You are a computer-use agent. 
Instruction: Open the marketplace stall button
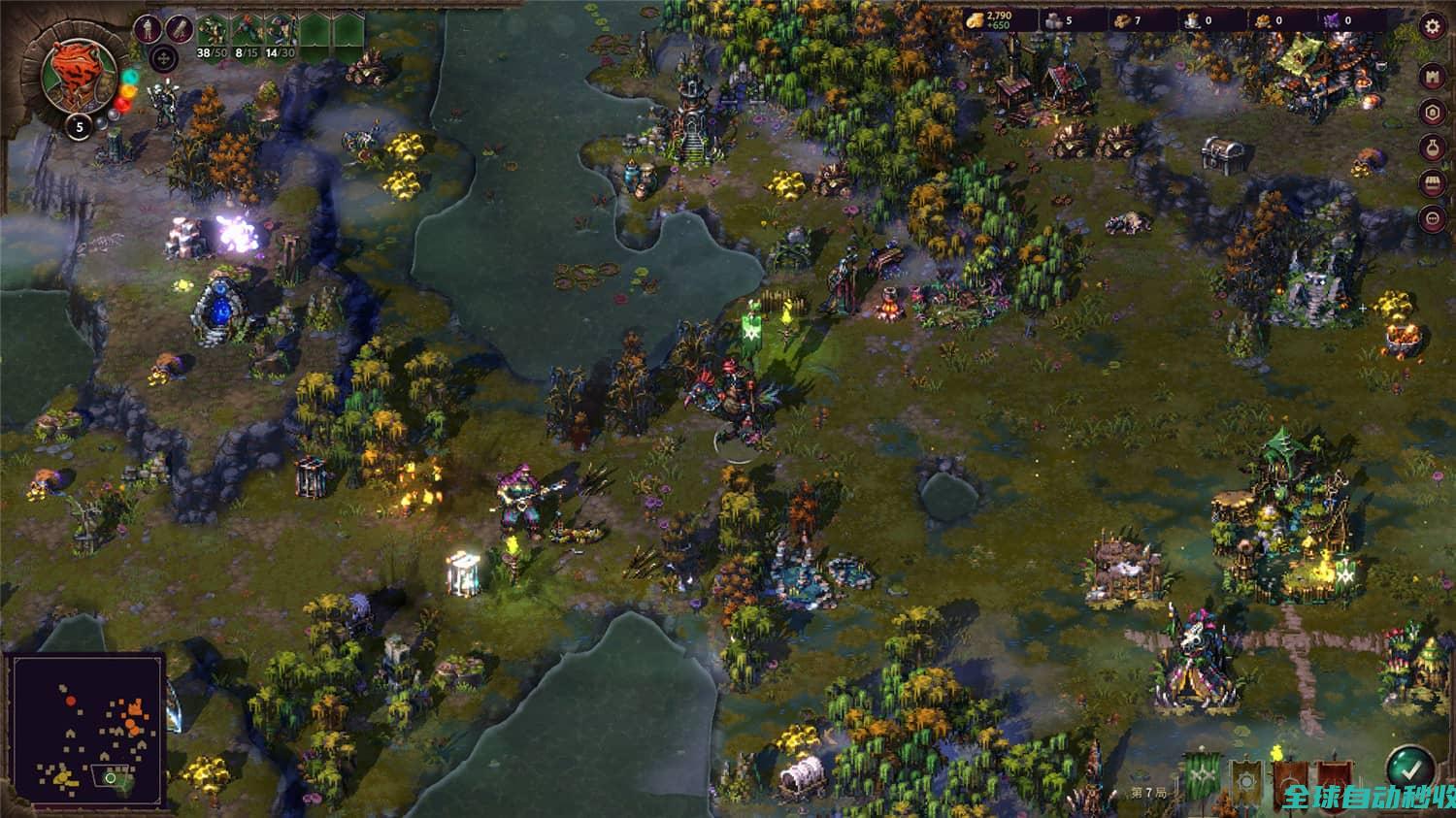[1433, 182]
